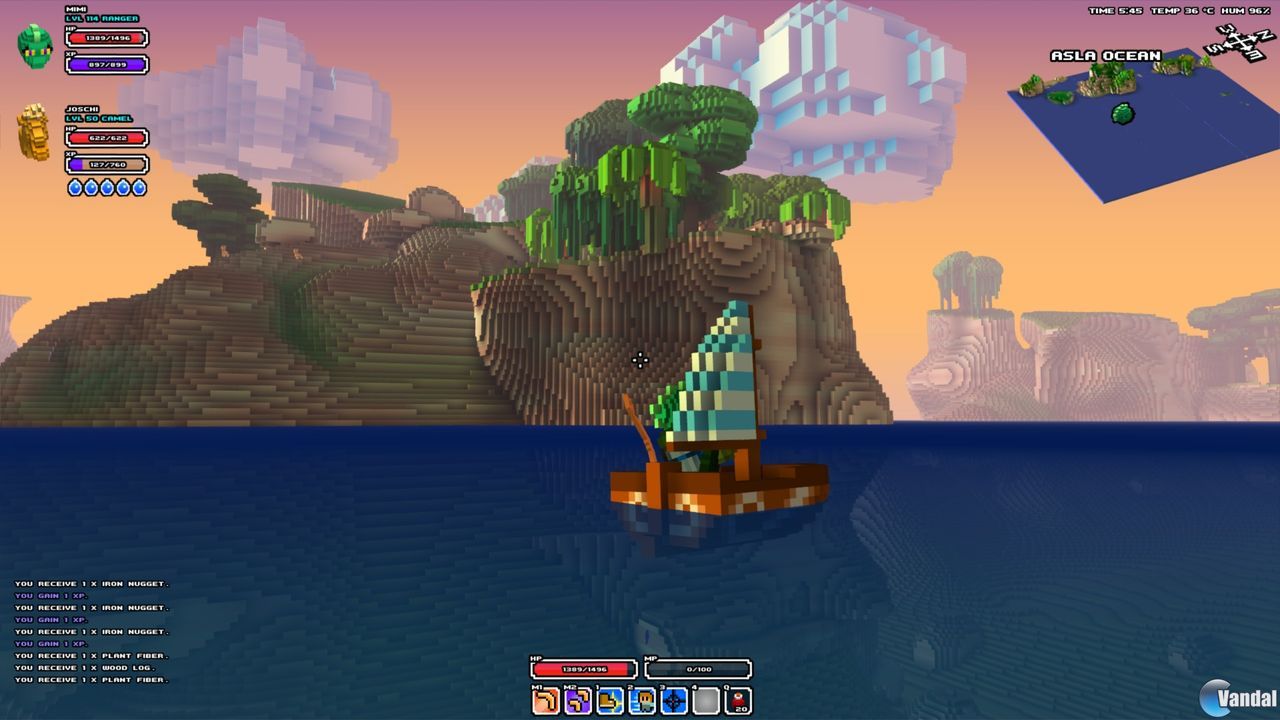Click Mimi's green character portrait

tap(33, 42)
